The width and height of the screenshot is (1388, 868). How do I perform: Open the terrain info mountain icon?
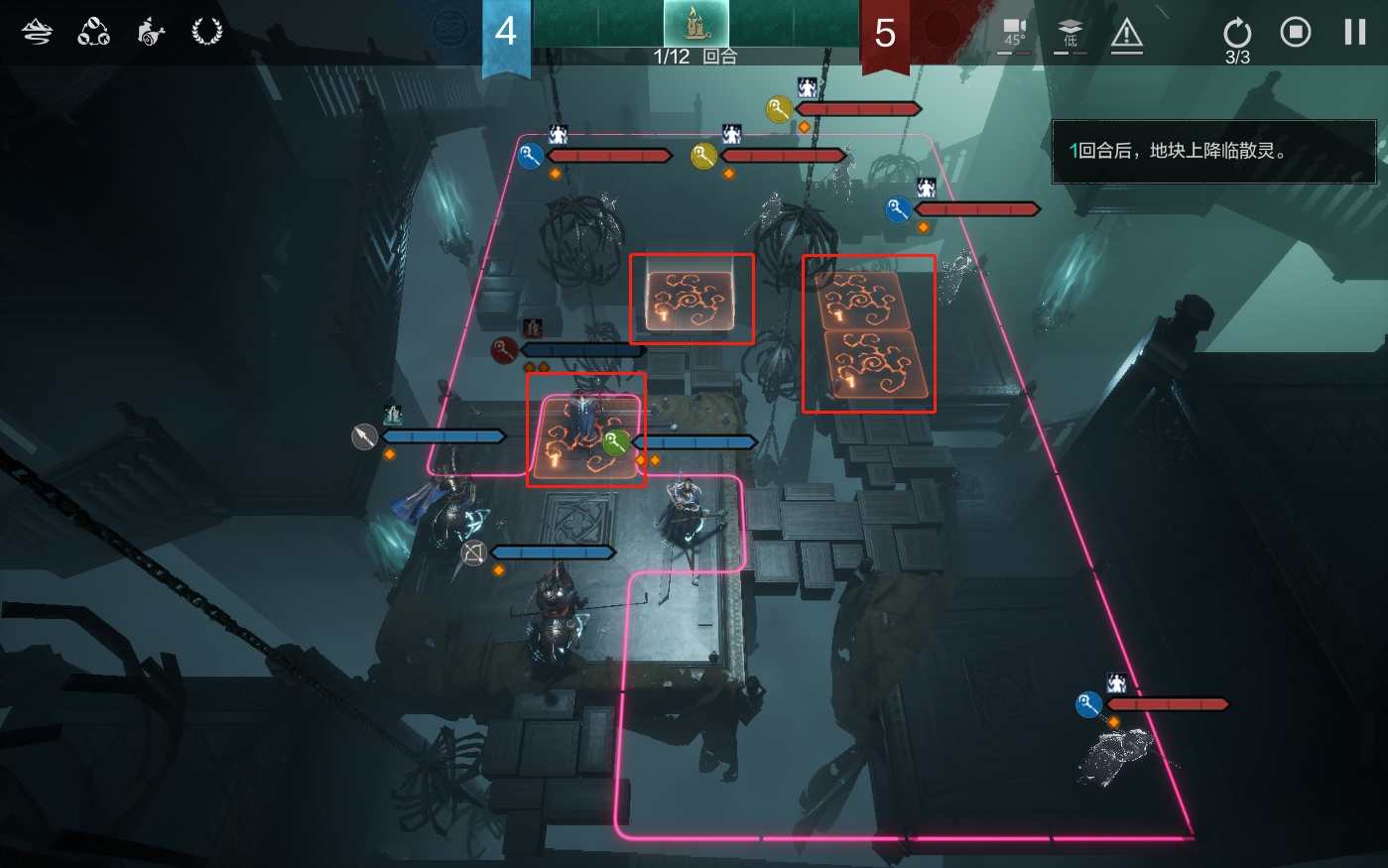tap(38, 32)
